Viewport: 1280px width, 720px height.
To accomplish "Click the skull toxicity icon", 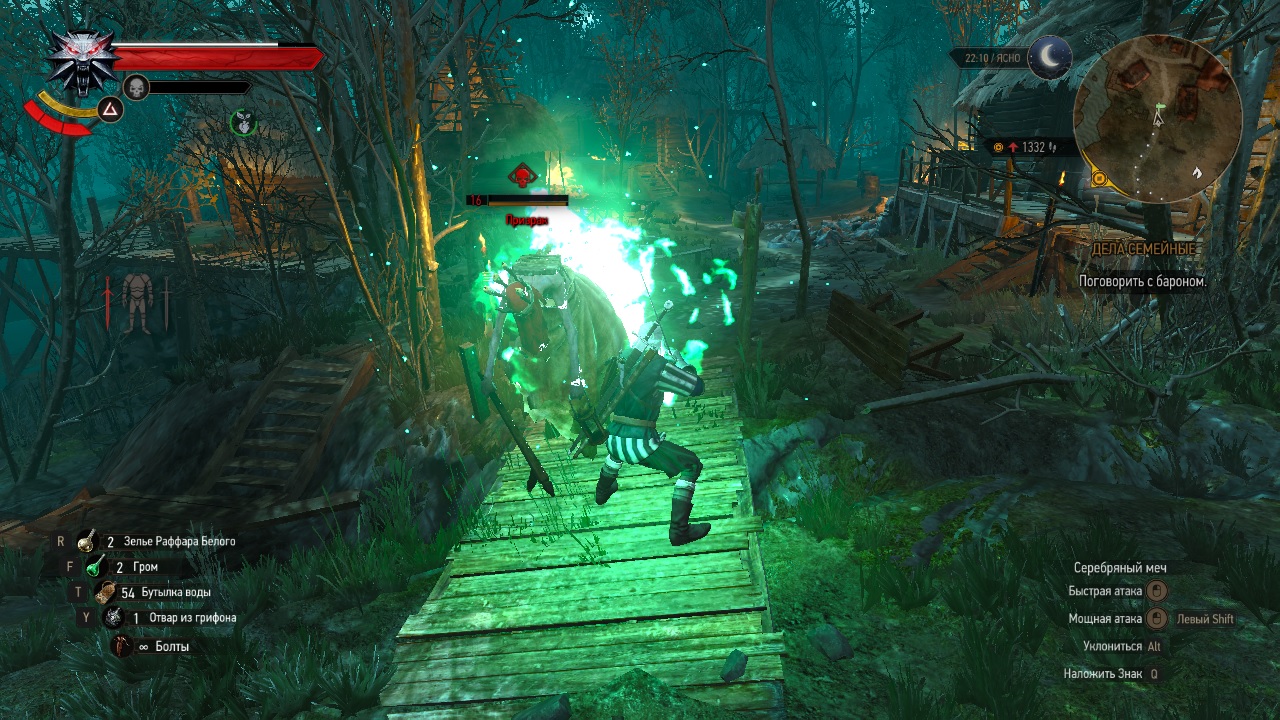I will [x=136, y=87].
